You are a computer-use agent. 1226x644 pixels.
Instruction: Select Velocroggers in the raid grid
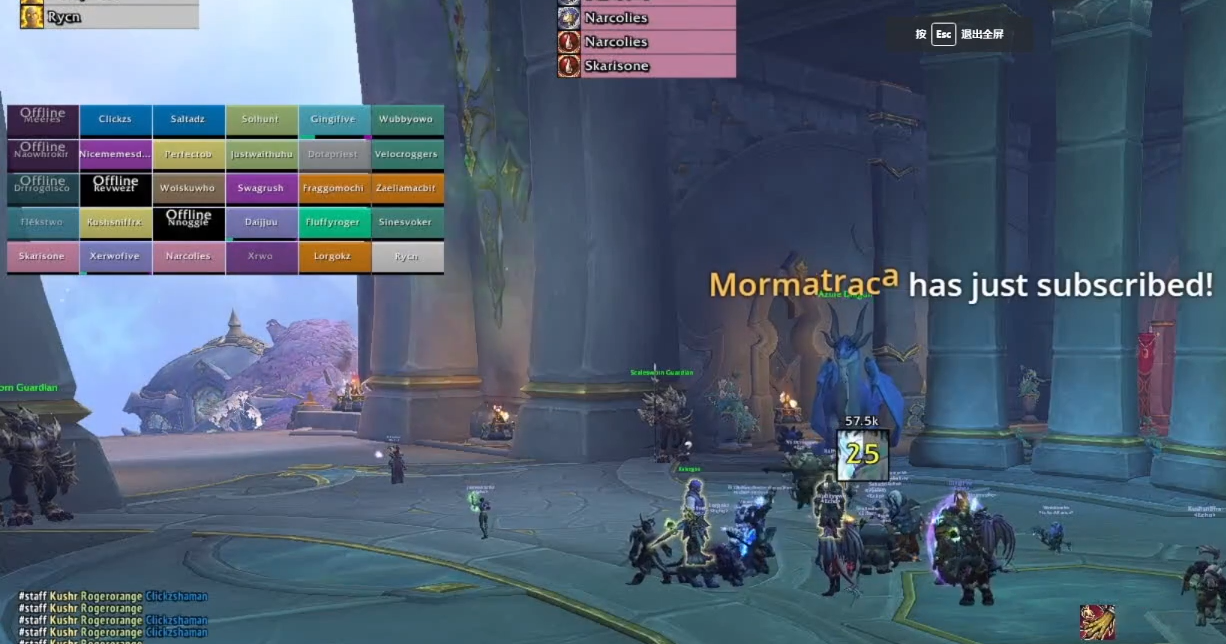pos(407,155)
